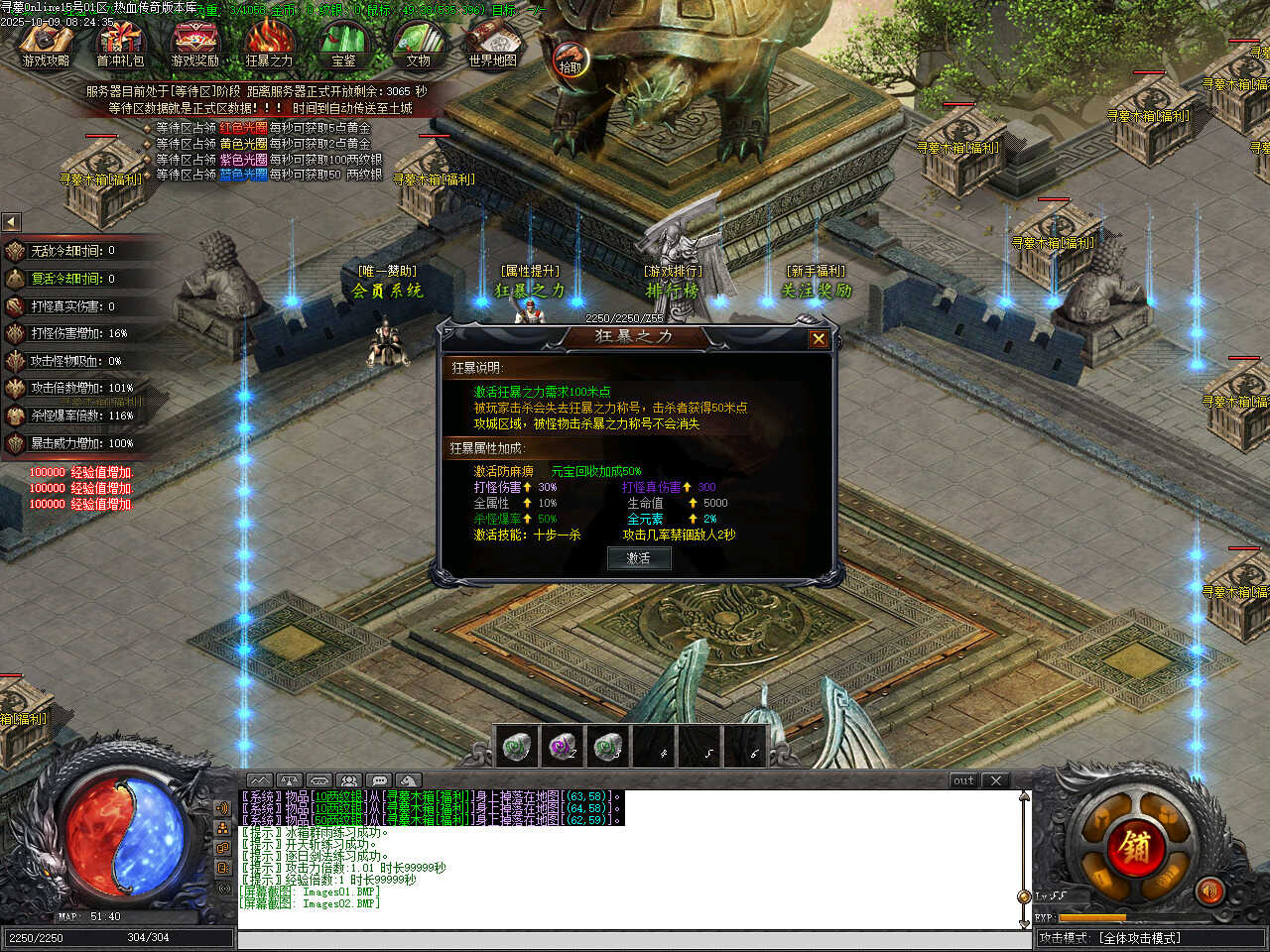Open the 世界地图 world map
The width and height of the screenshot is (1270, 952).
coord(492,43)
